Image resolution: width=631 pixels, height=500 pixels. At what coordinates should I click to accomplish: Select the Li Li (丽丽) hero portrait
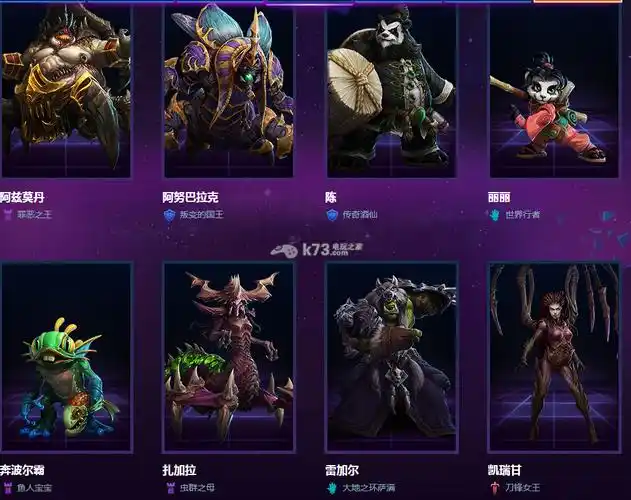click(554, 90)
